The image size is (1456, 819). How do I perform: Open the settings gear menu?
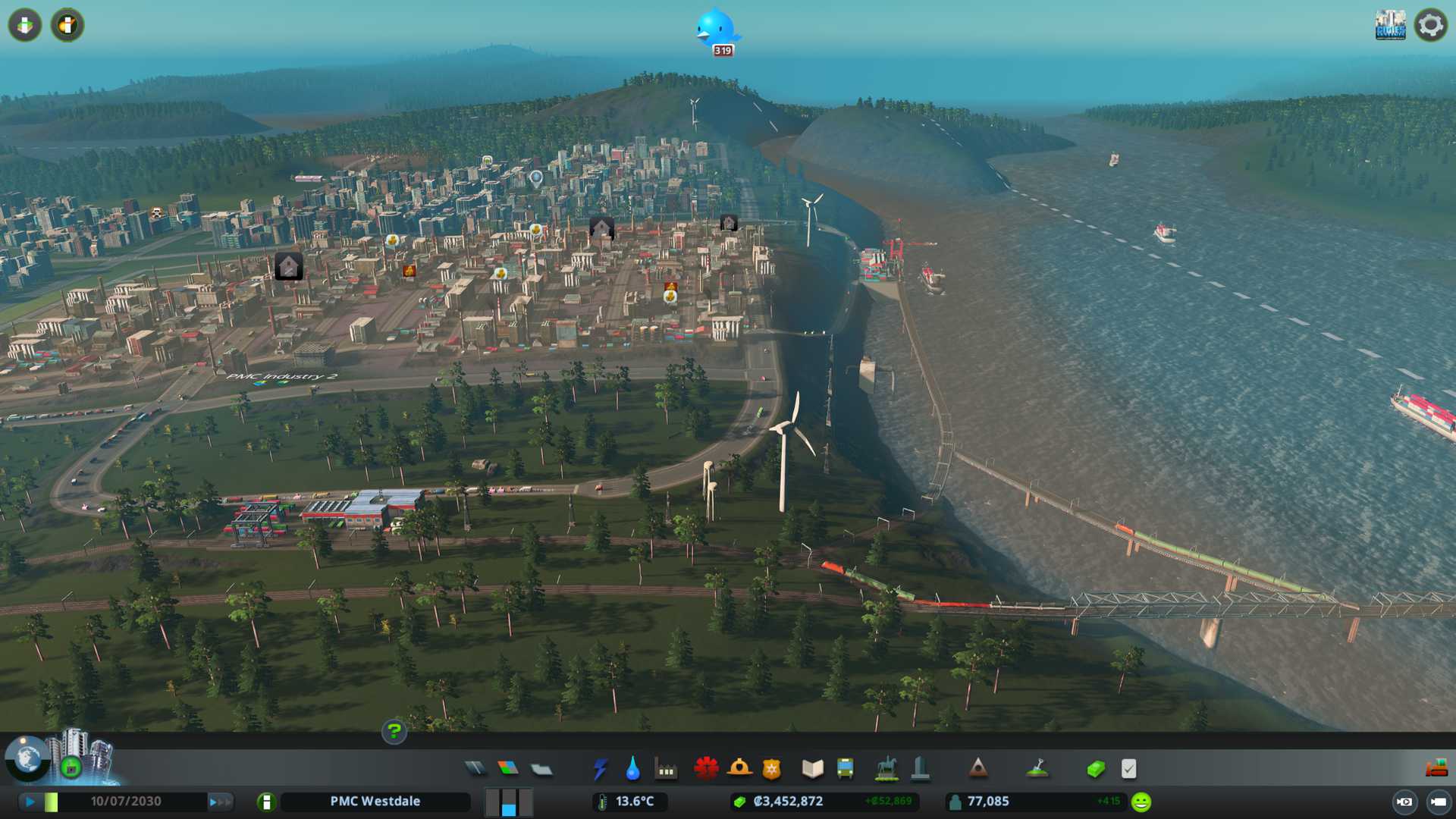pos(1431,25)
